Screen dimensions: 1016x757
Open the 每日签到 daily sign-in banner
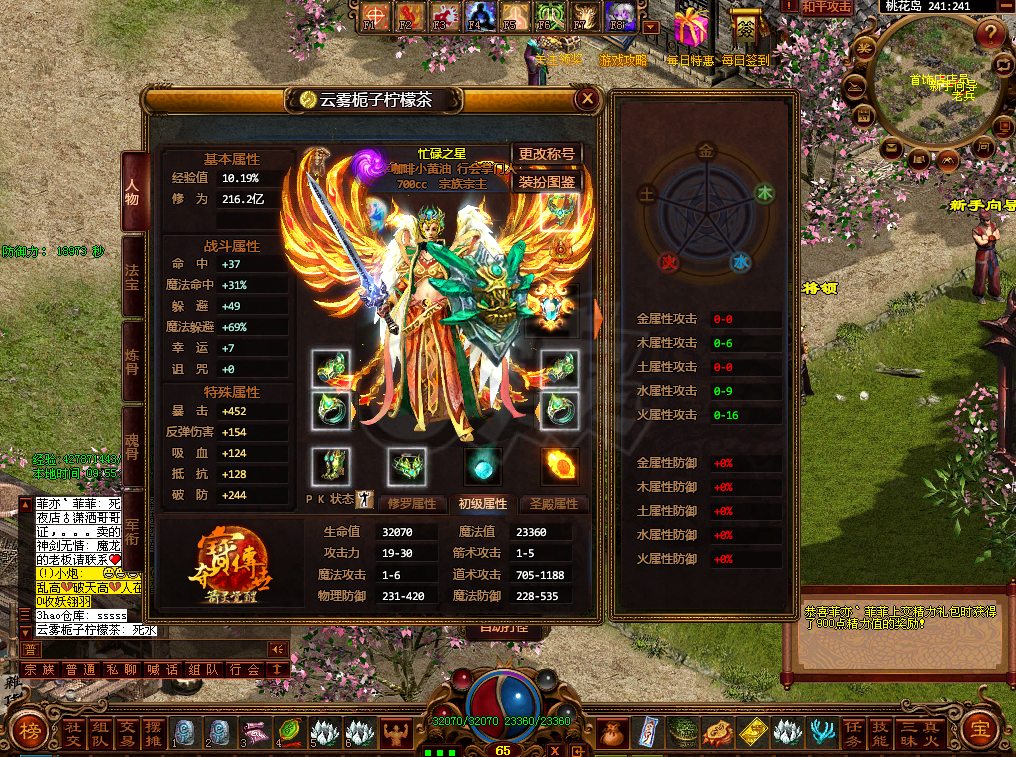click(745, 30)
